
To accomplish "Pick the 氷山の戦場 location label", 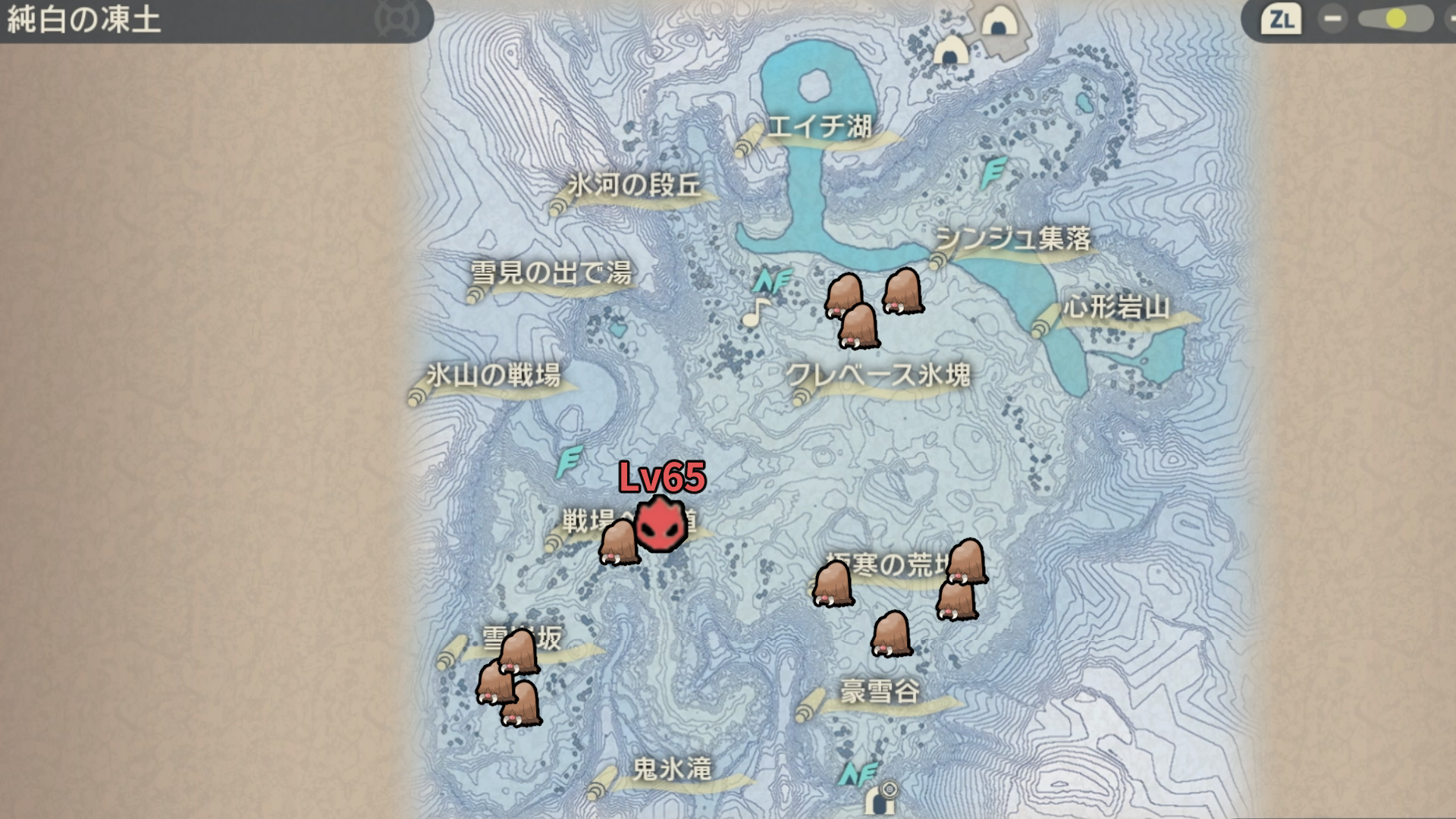I will 493,375.
